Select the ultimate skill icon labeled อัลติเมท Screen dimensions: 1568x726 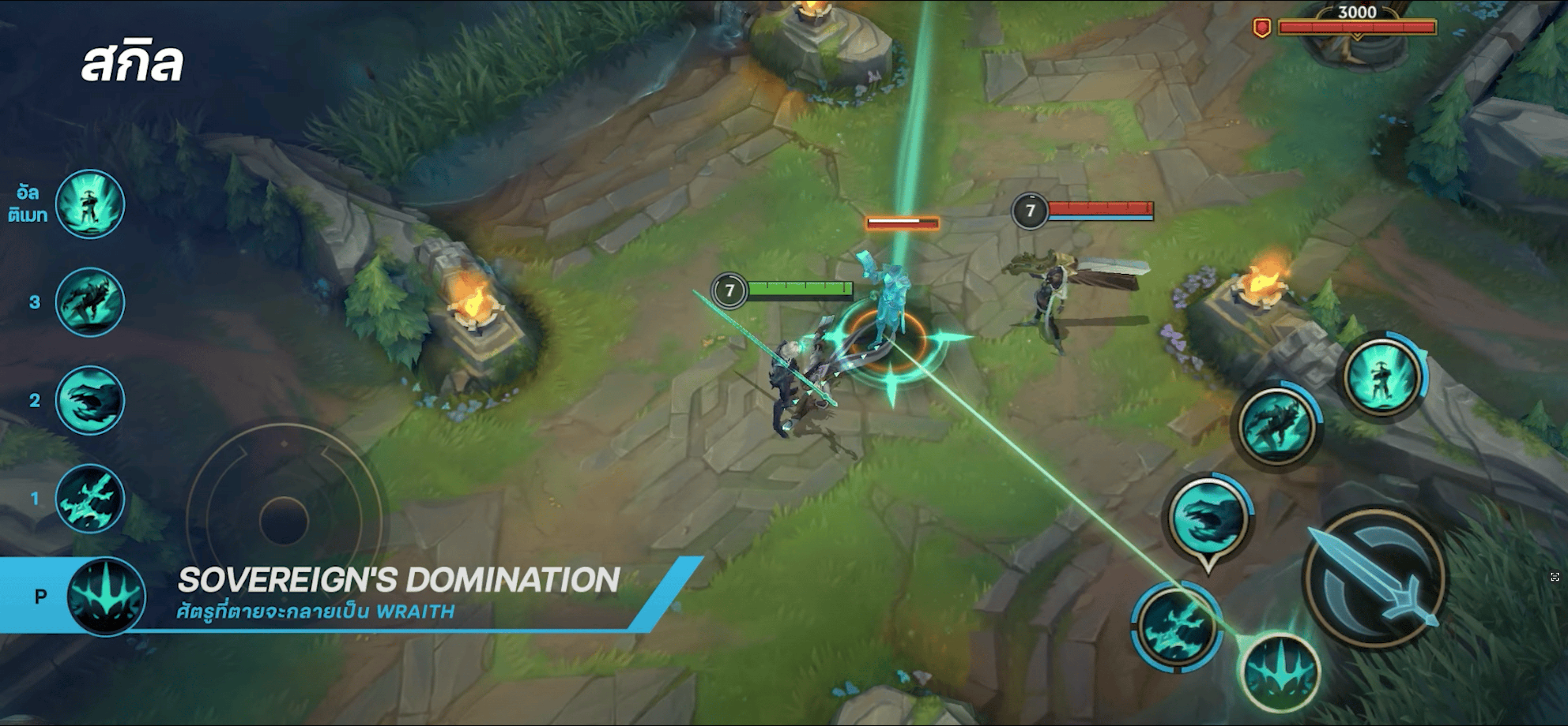click(90, 204)
